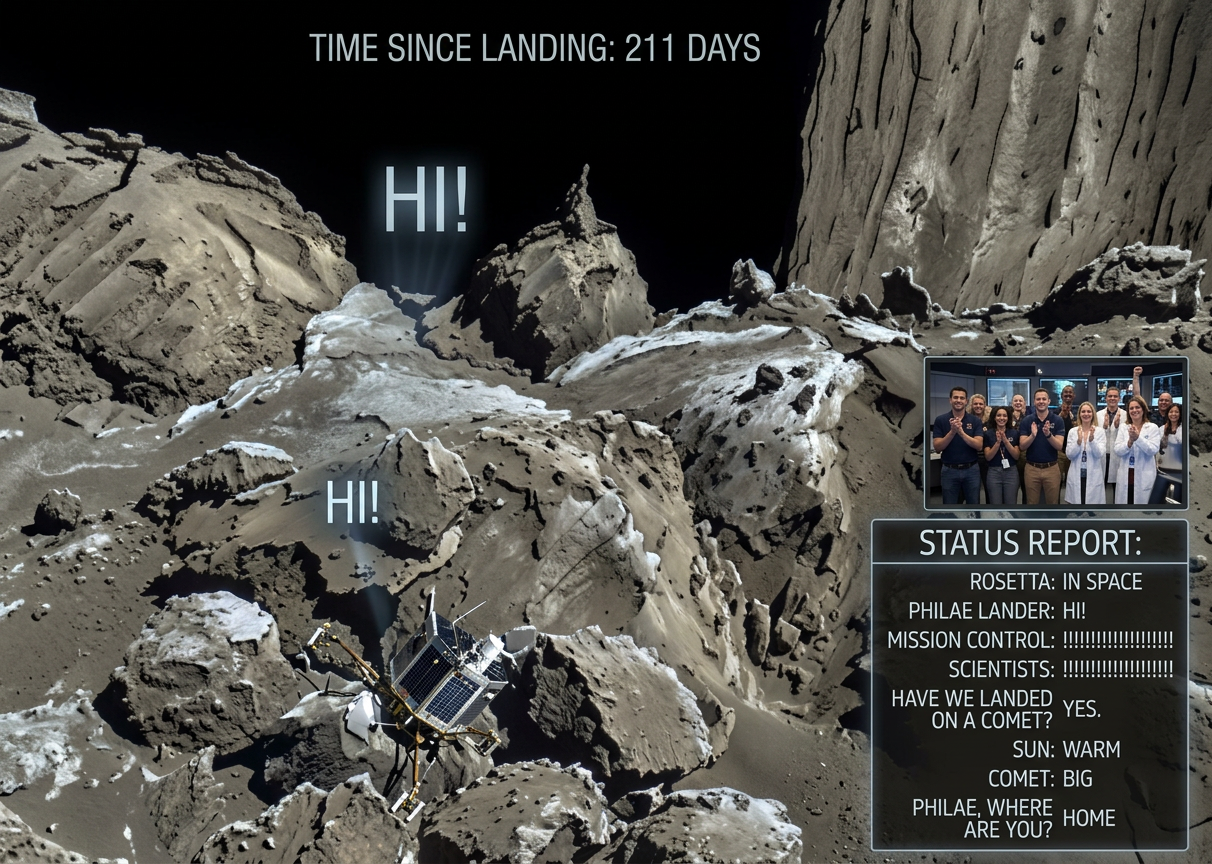Open the mission control team photo thumbnail
The width and height of the screenshot is (1212, 864).
coord(1056,432)
